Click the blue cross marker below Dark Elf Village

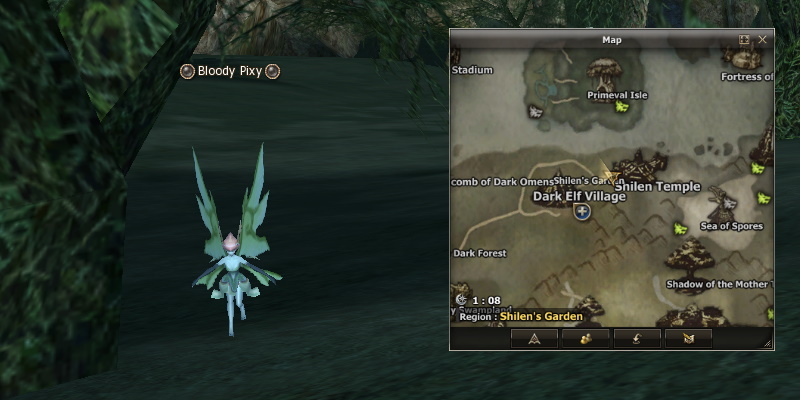click(582, 211)
